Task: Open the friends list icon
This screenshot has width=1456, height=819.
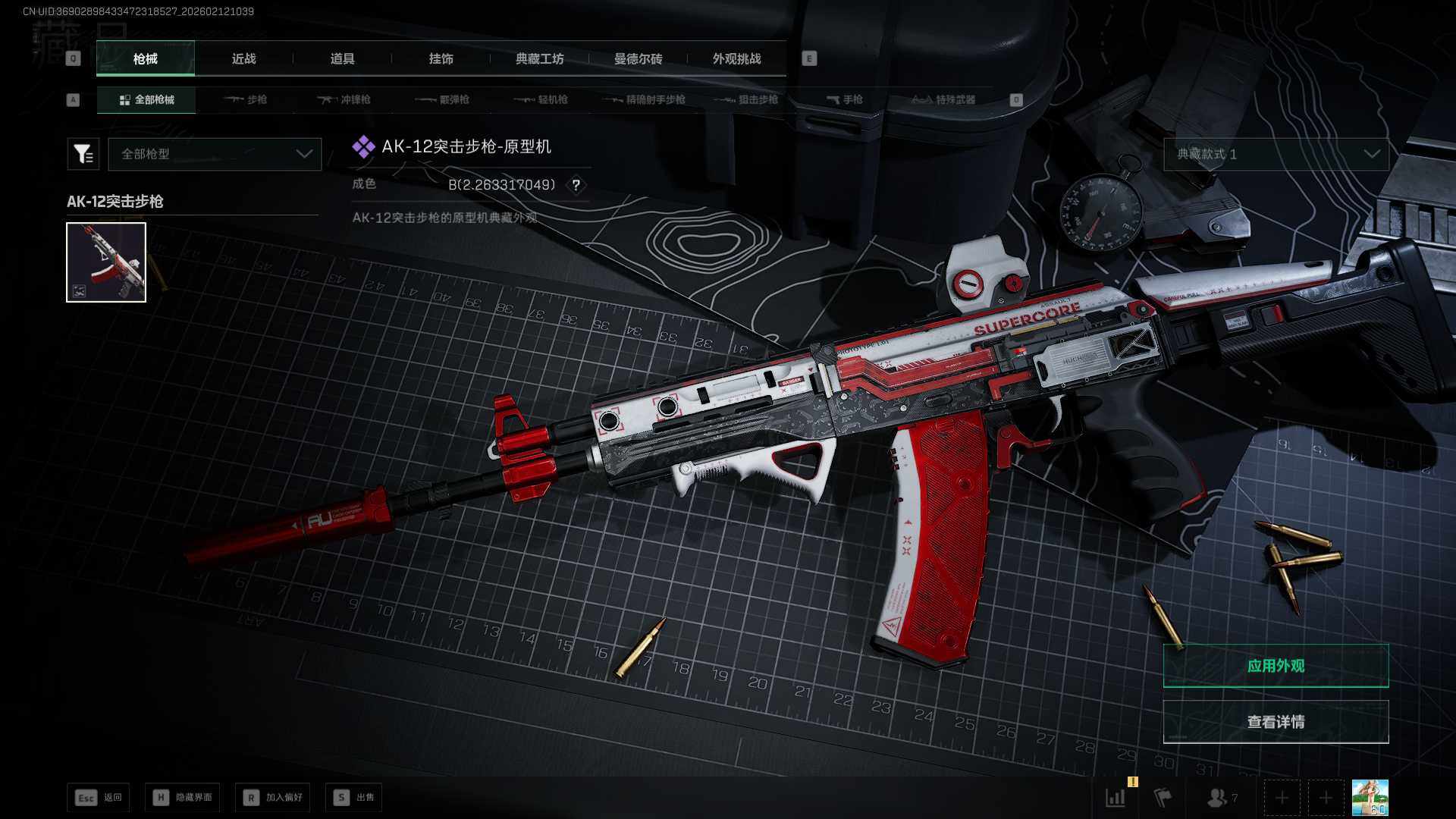Action: [1219, 798]
